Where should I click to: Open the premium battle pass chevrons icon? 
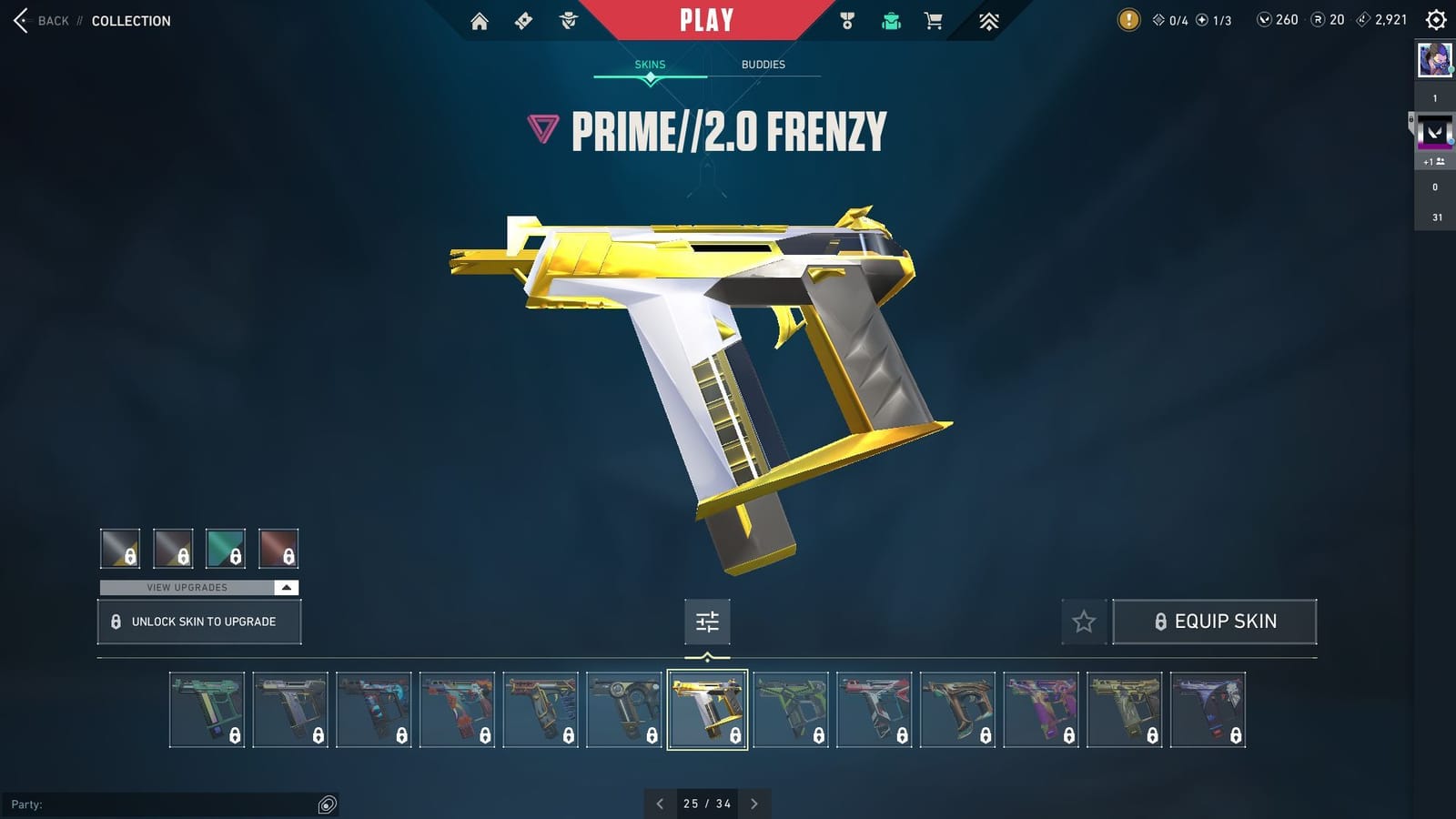(989, 19)
